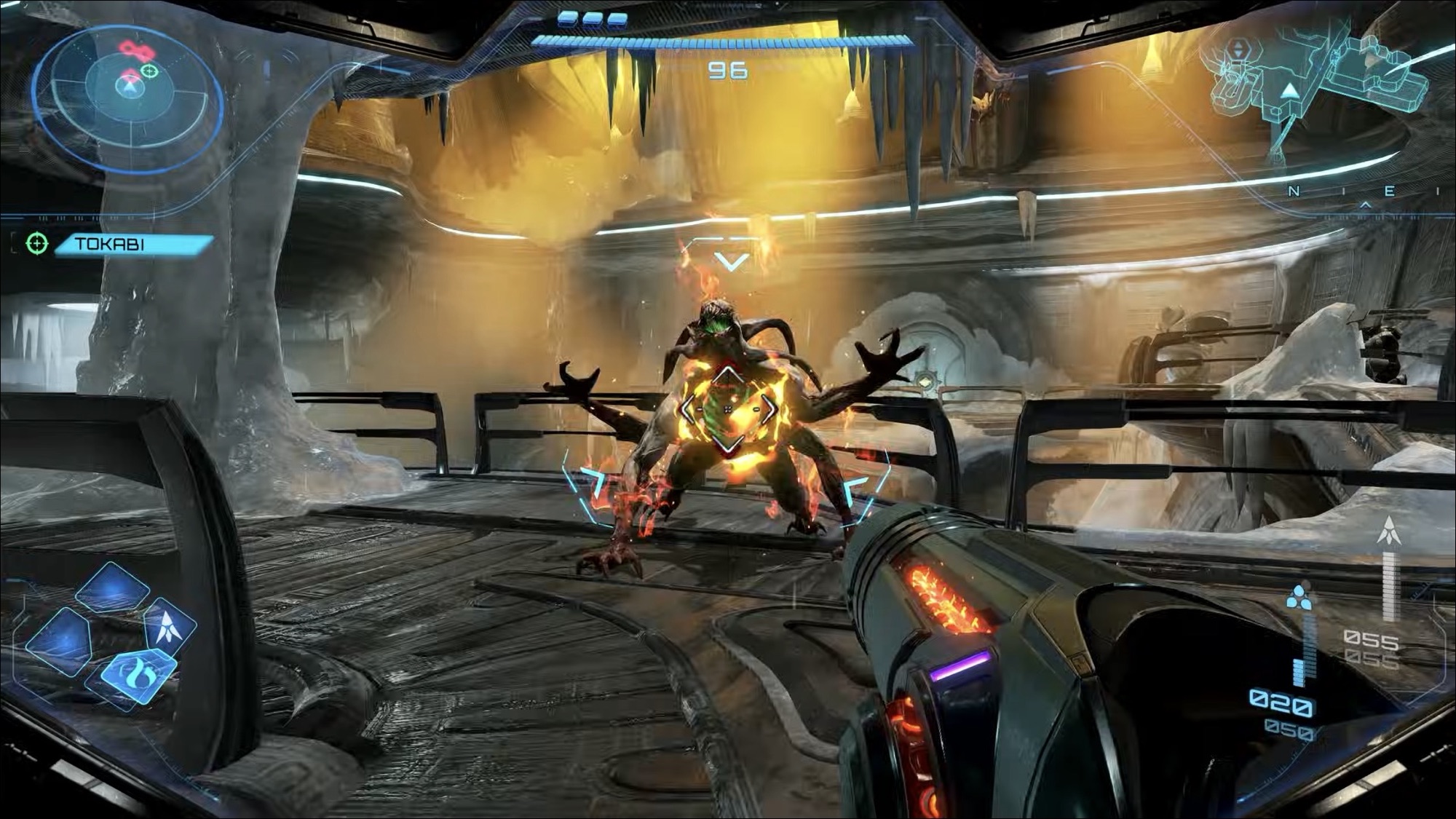
Task: Select the green crosshair icon beside TOKABI
Action: point(37,243)
